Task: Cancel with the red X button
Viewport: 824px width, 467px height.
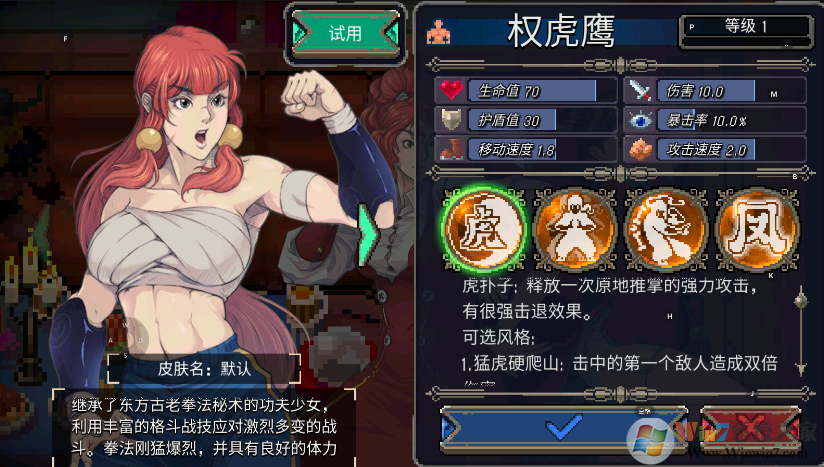Action: (x=753, y=427)
